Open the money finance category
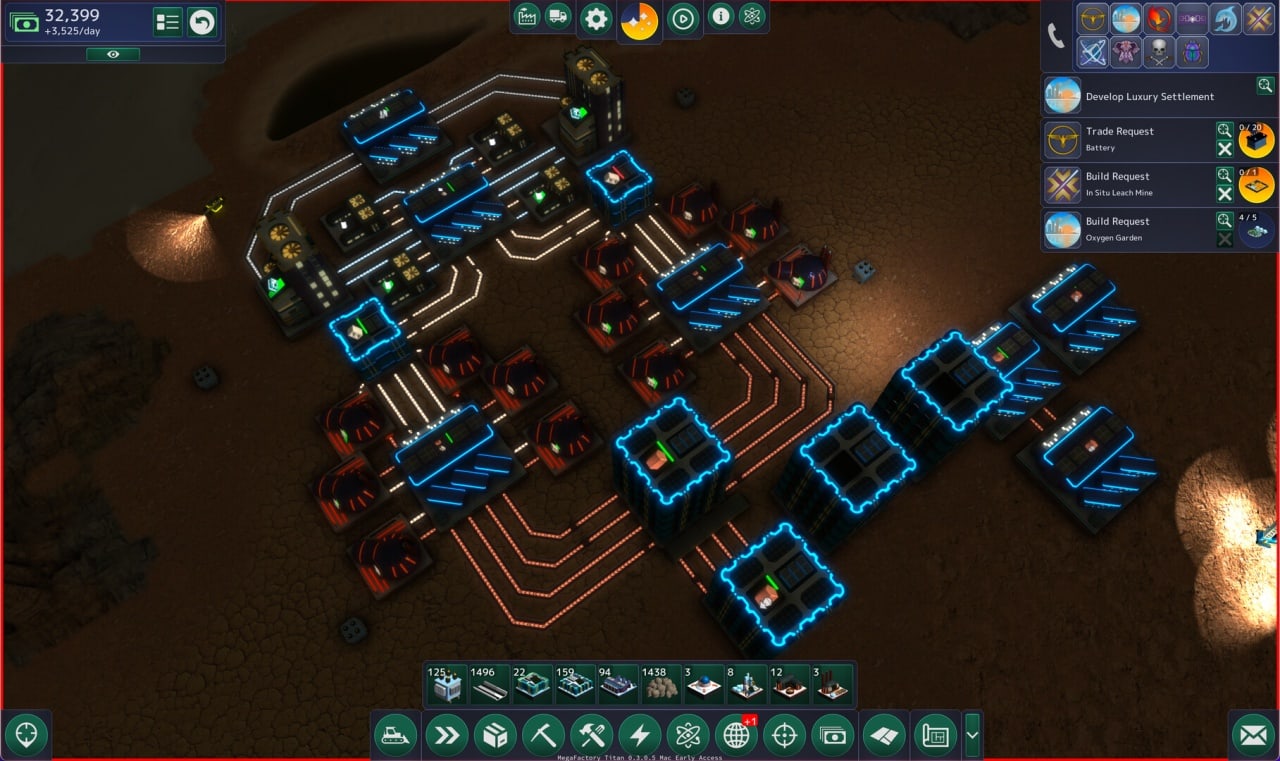 click(832, 736)
